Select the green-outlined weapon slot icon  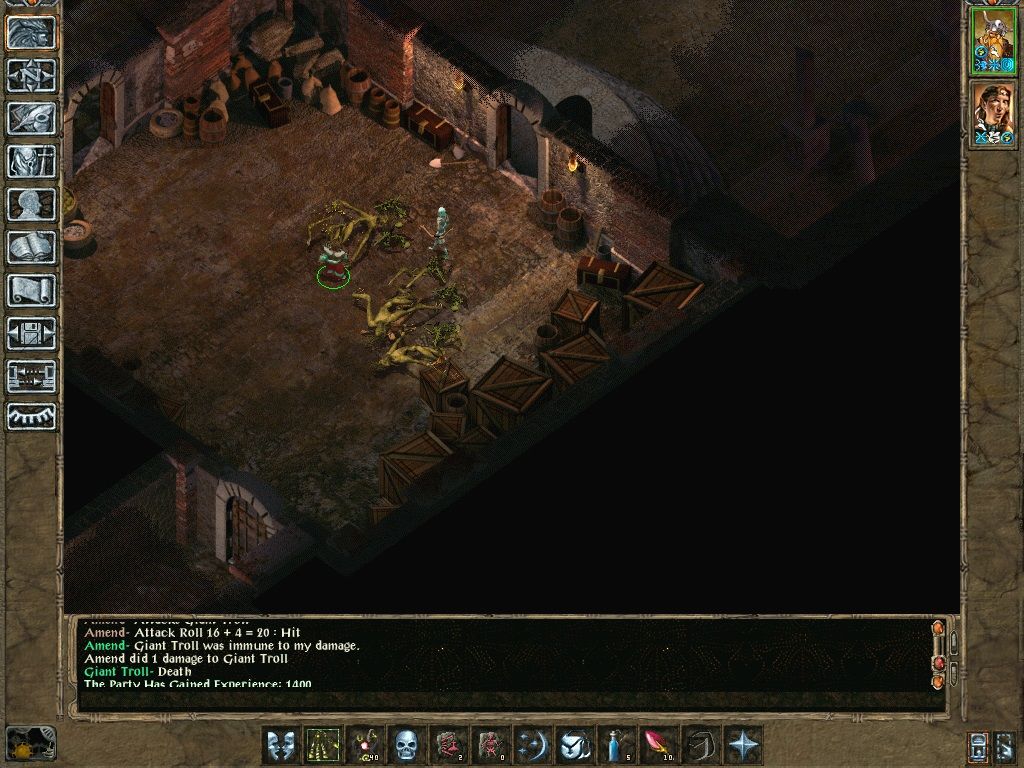[x=321, y=745]
